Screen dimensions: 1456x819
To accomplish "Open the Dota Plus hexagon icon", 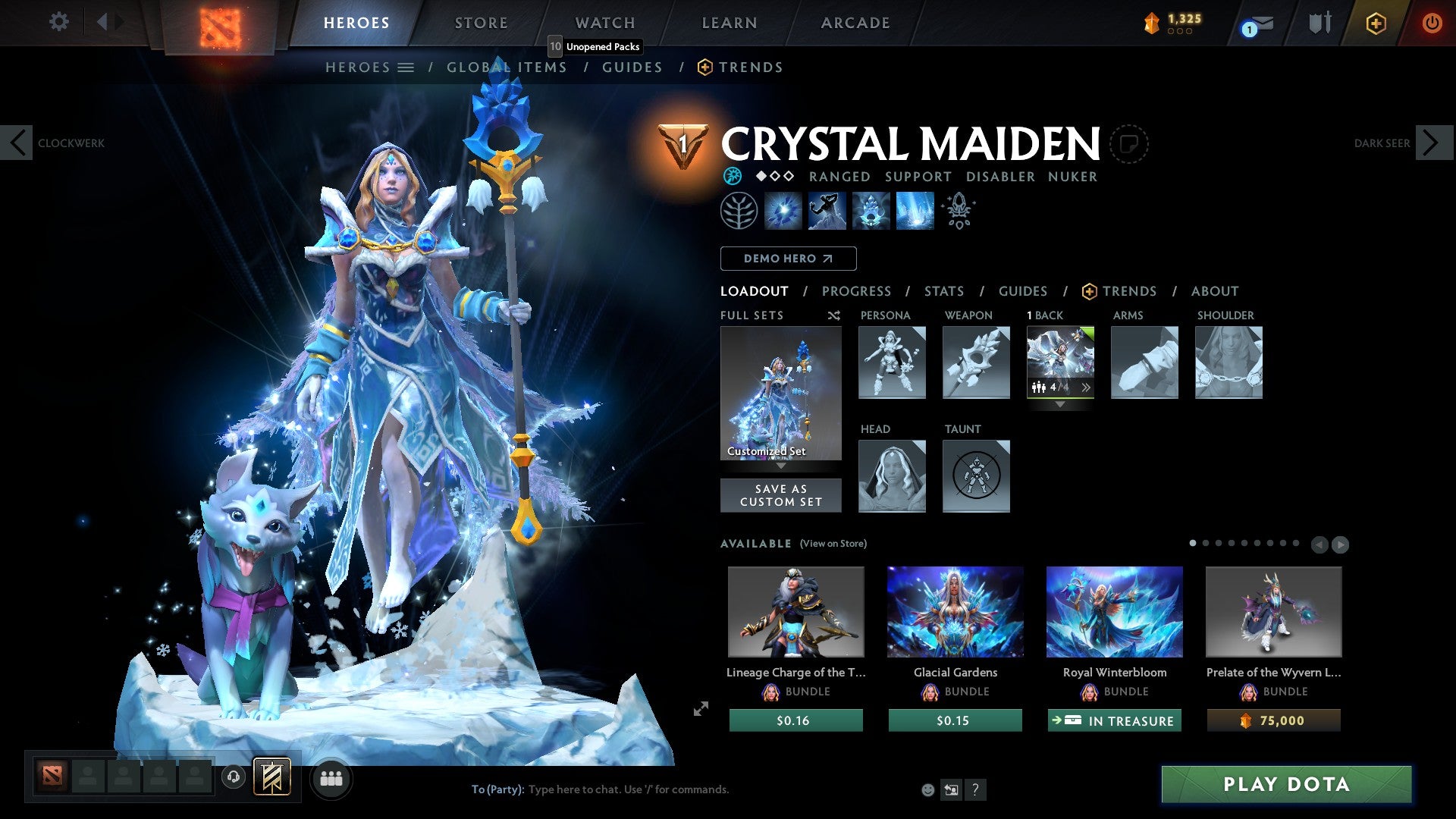I will coord(1375,23).
